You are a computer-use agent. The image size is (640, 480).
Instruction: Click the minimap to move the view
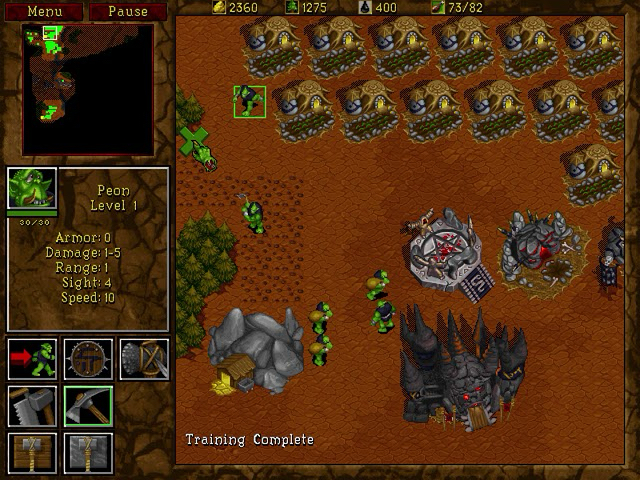[88, 89]
